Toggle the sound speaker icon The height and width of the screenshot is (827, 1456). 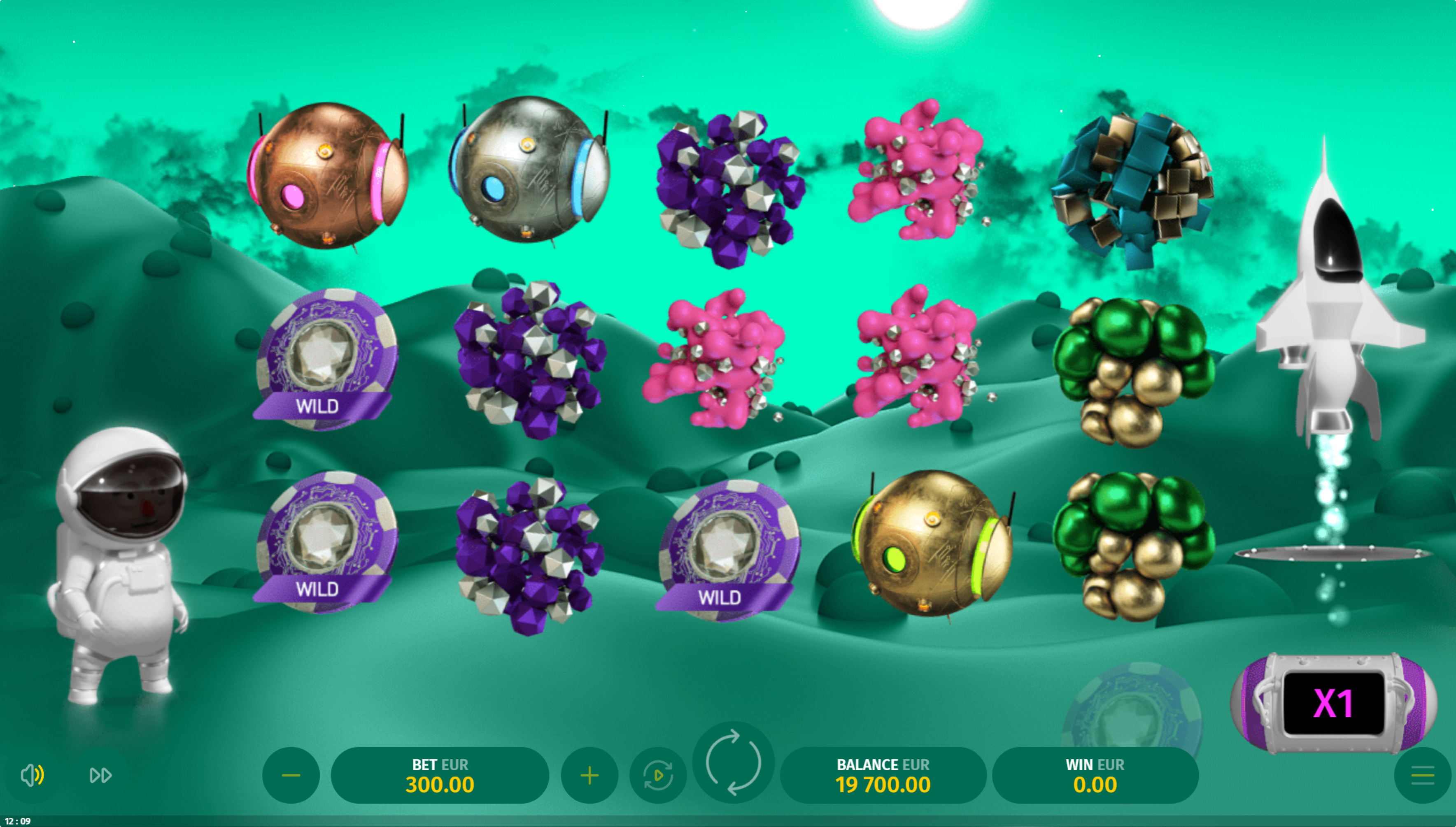tap(33, 775)
